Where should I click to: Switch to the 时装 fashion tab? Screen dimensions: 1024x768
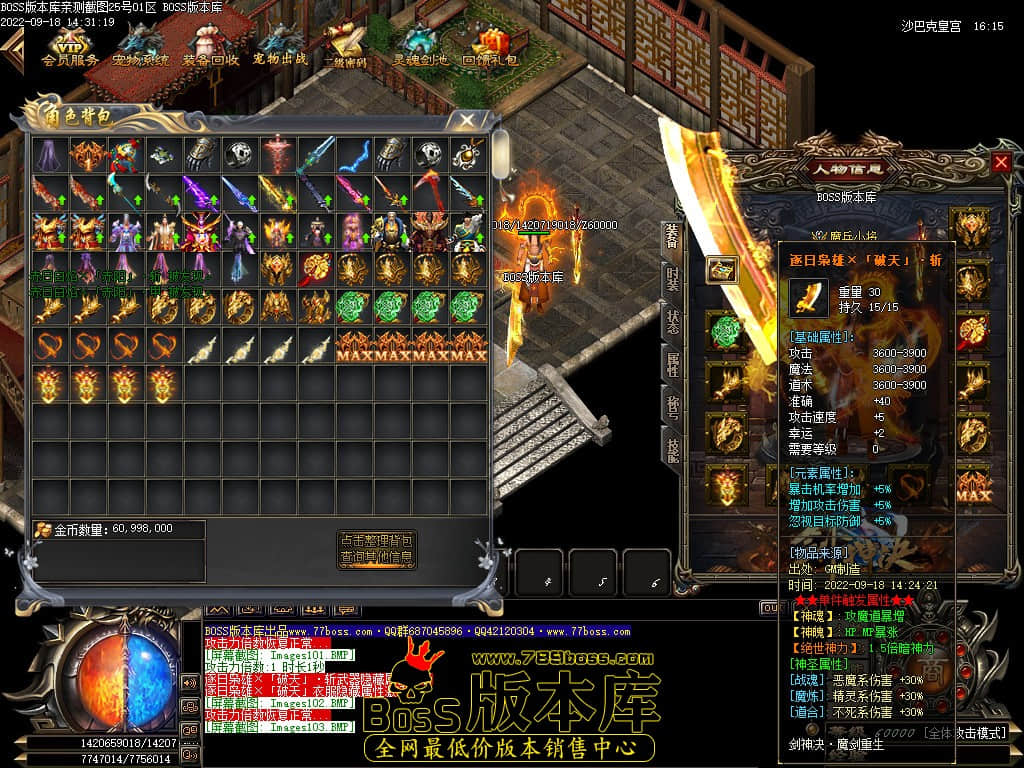673,276
